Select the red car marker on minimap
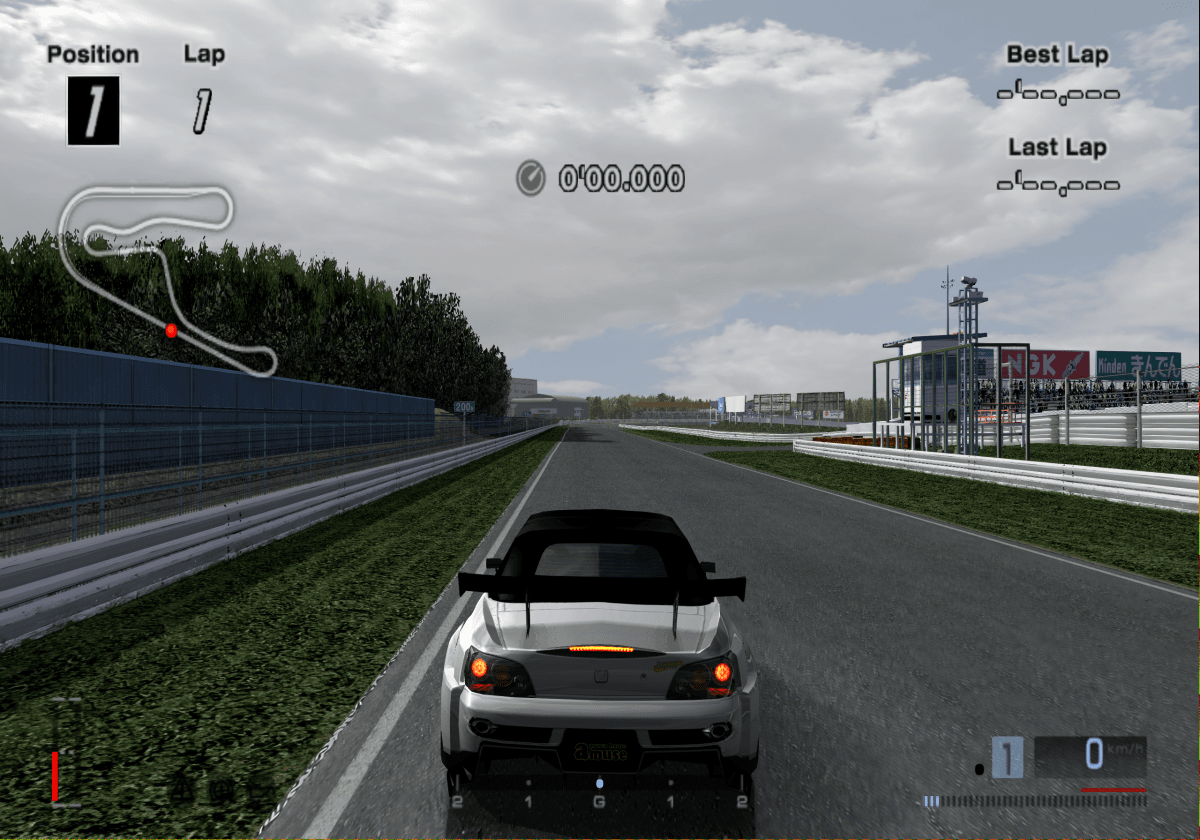This screenshot has width=1200, height=840. (171, 330)
